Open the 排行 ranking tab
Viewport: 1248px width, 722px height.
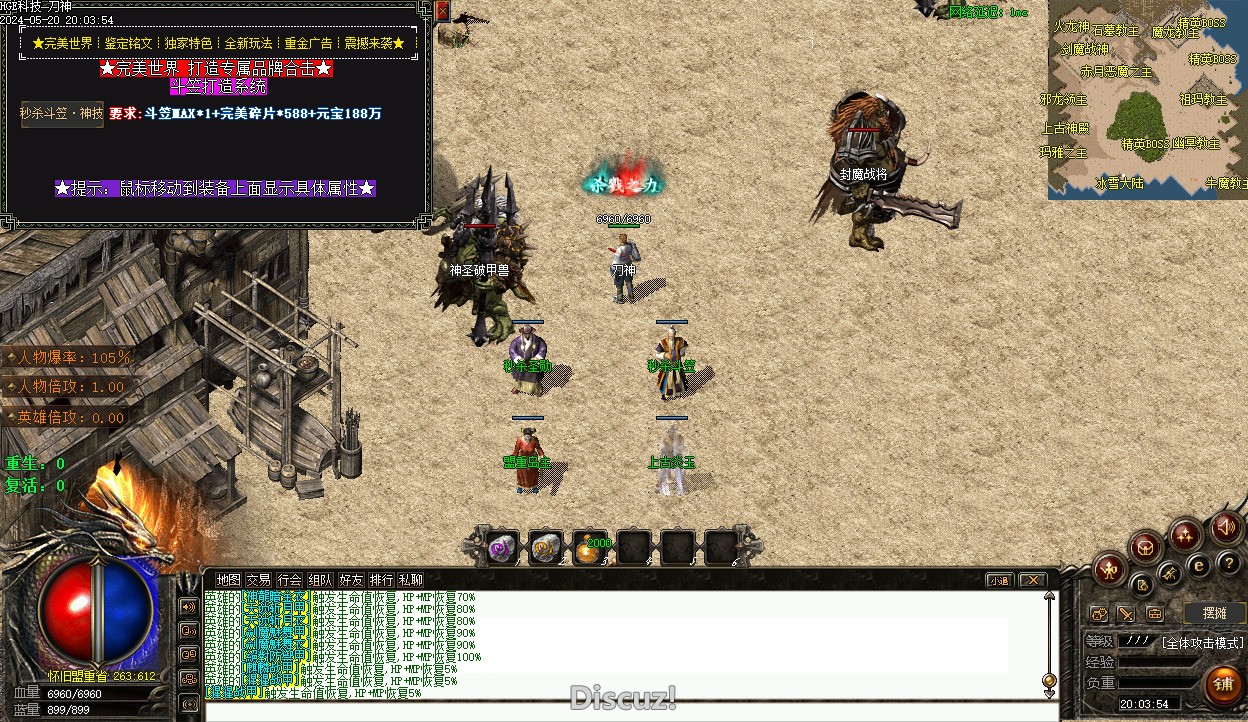point(381,579)
